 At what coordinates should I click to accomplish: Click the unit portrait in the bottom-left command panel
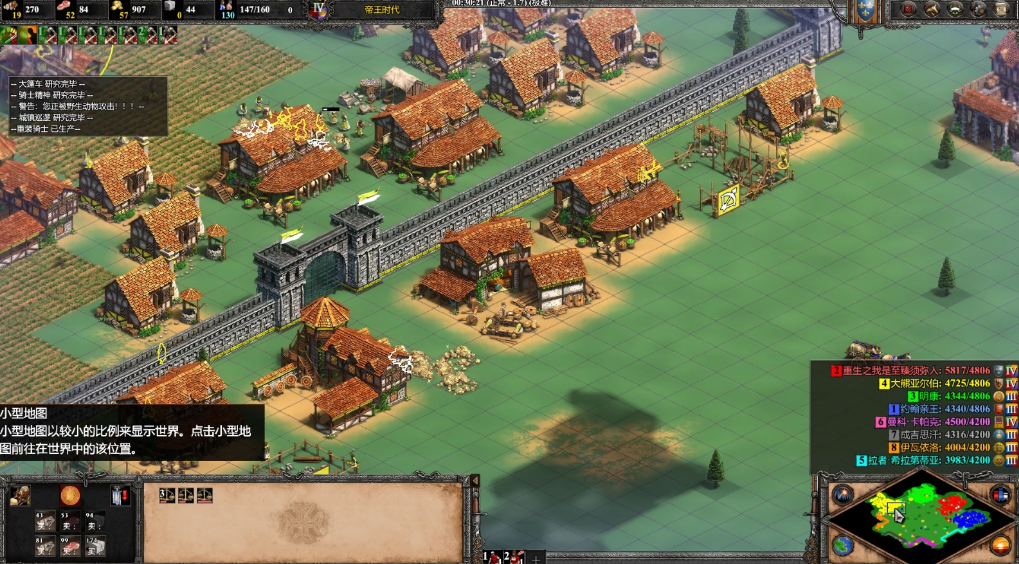tap(20, 495)
